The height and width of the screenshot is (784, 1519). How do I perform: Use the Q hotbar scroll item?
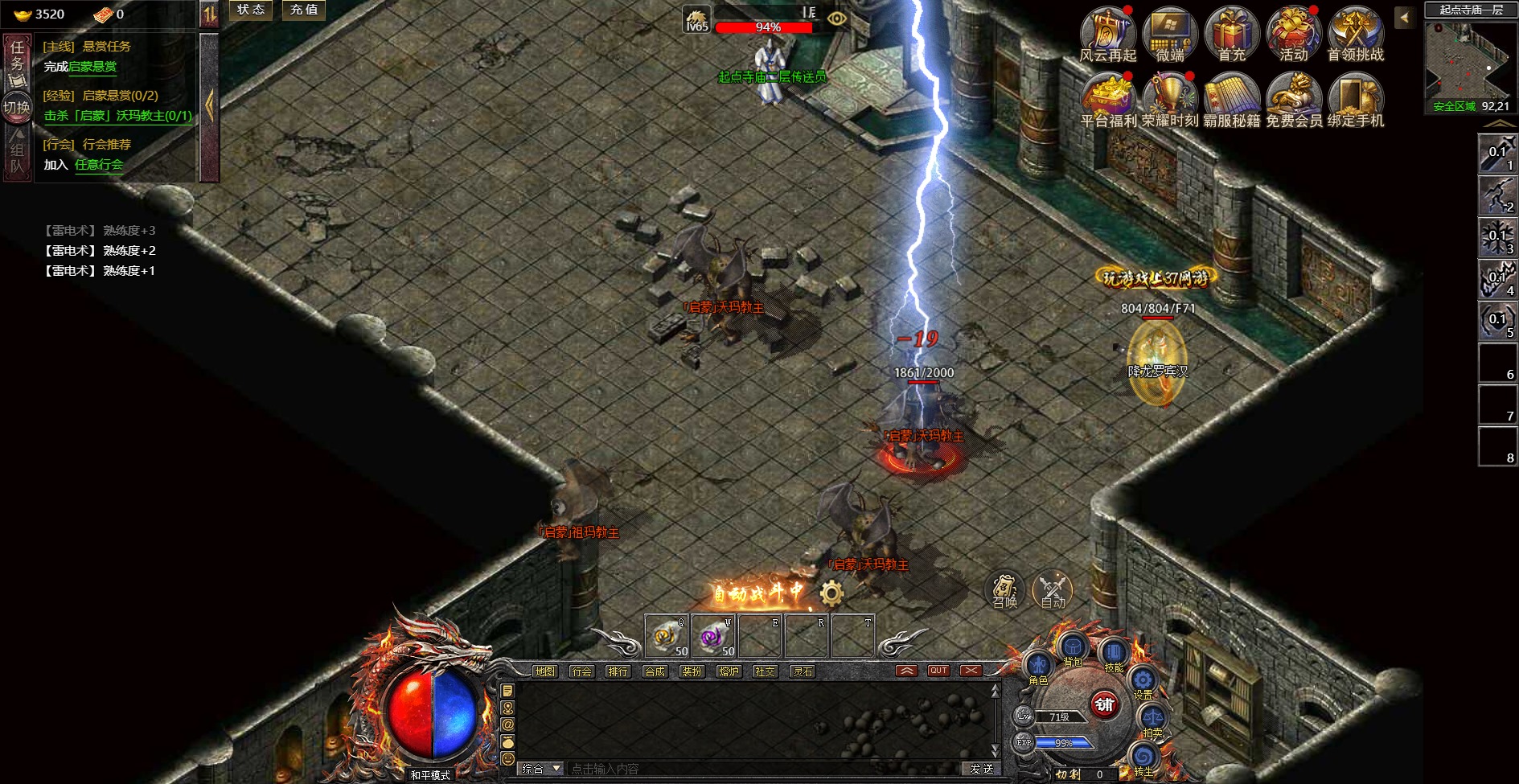click(x=666, y=636)
